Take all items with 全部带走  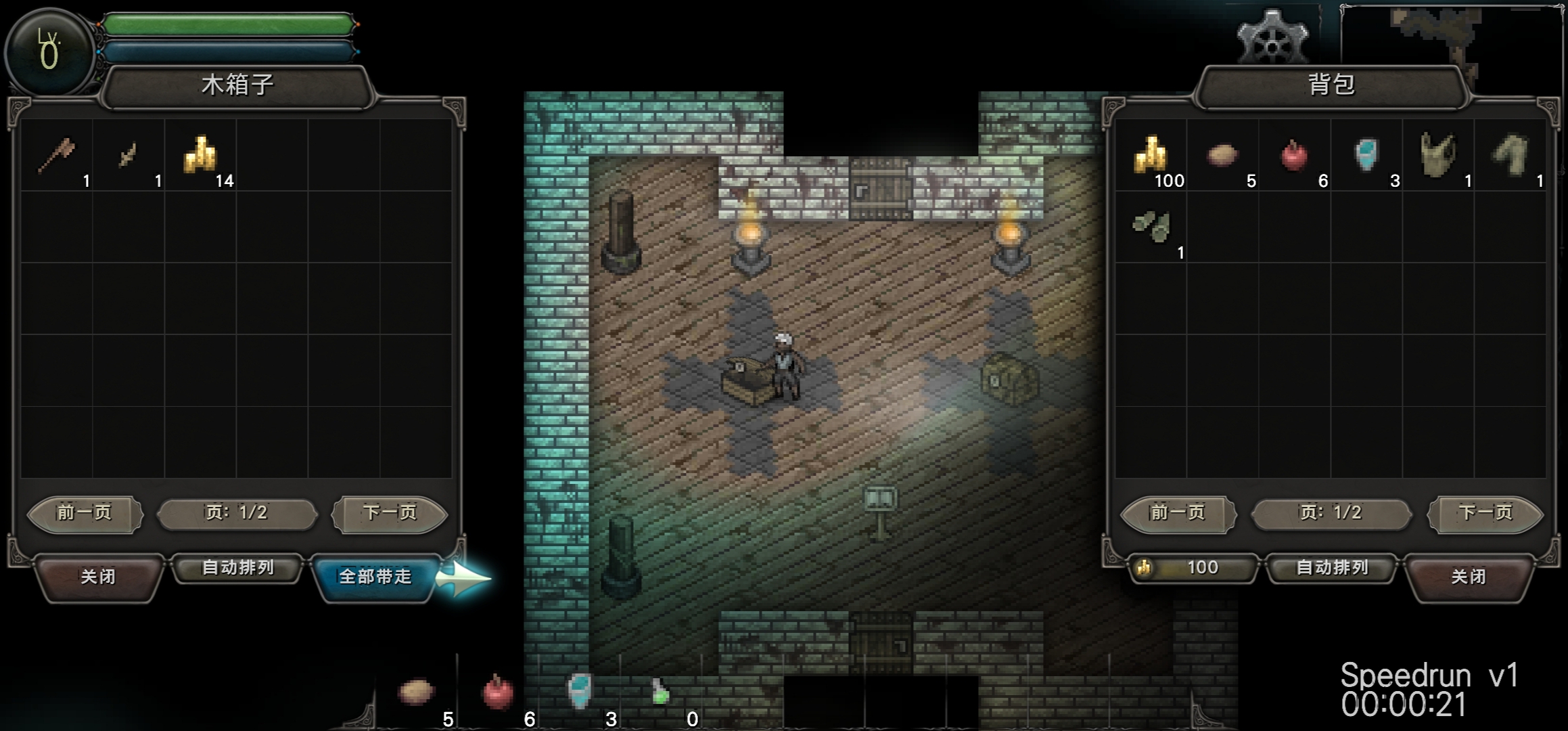click(x=375, y=576)
